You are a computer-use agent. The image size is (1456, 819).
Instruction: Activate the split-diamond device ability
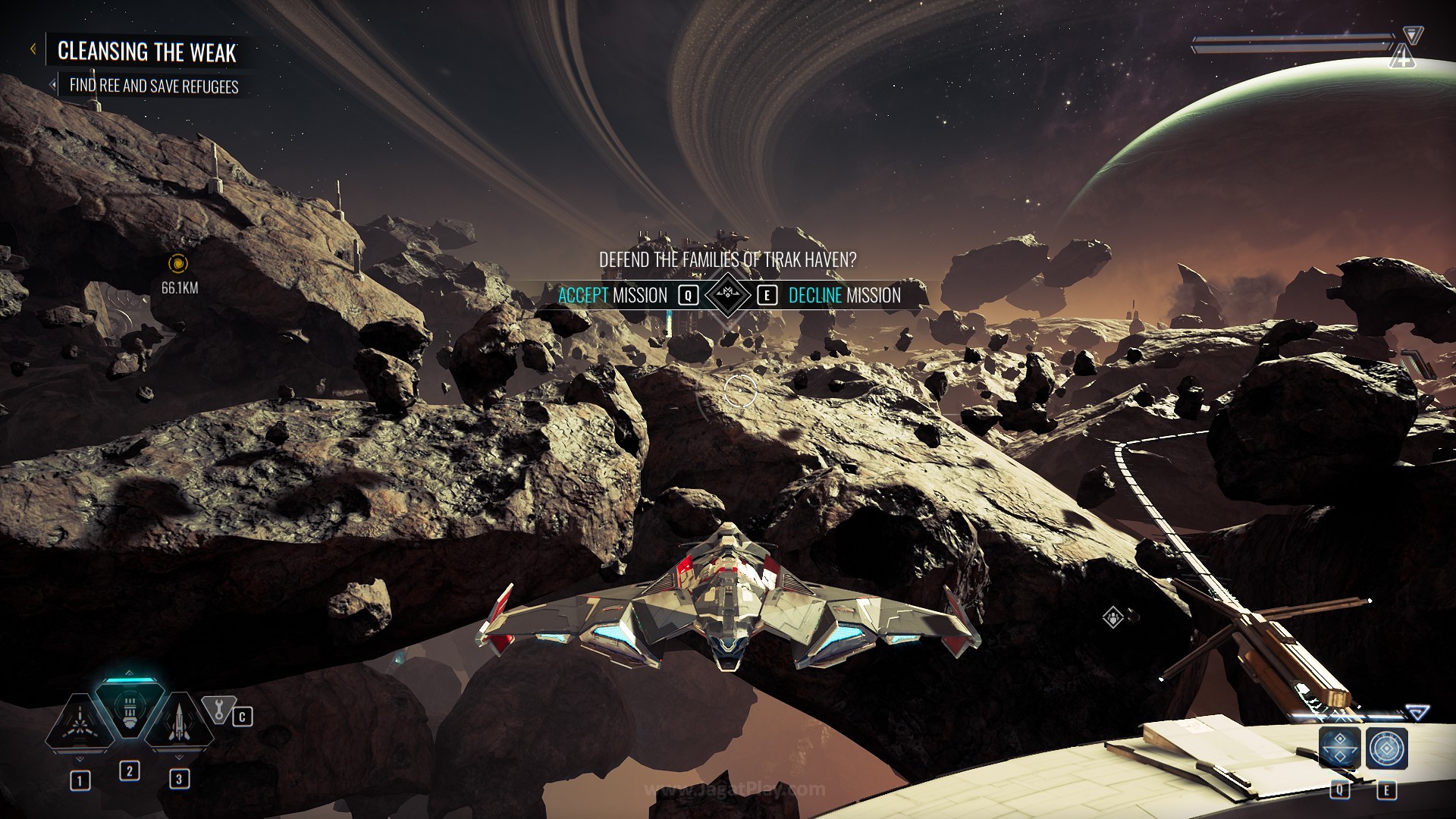1339,748
